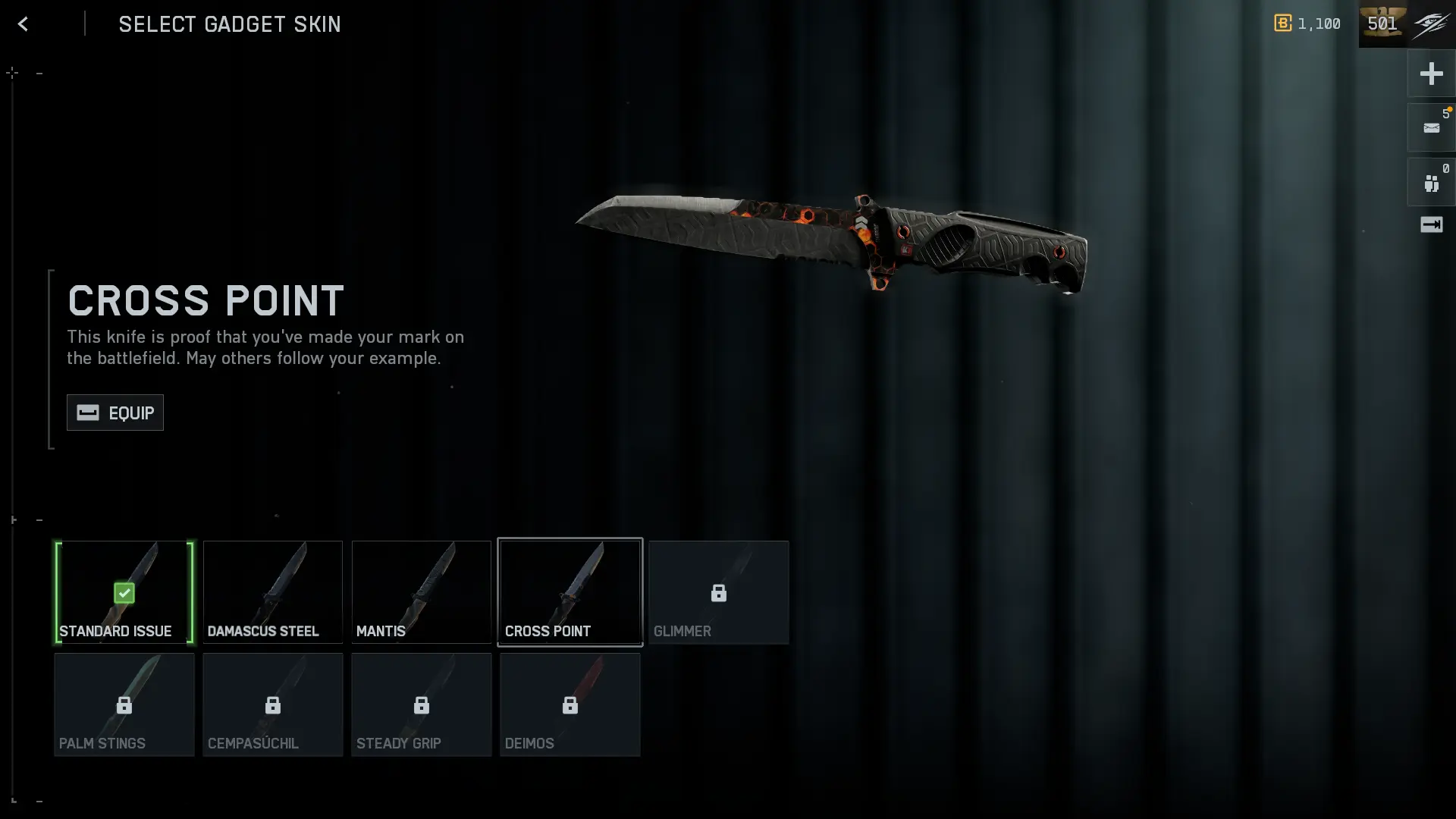
Task: Show the locked Steady Grip skin
Action: [422, 704]
